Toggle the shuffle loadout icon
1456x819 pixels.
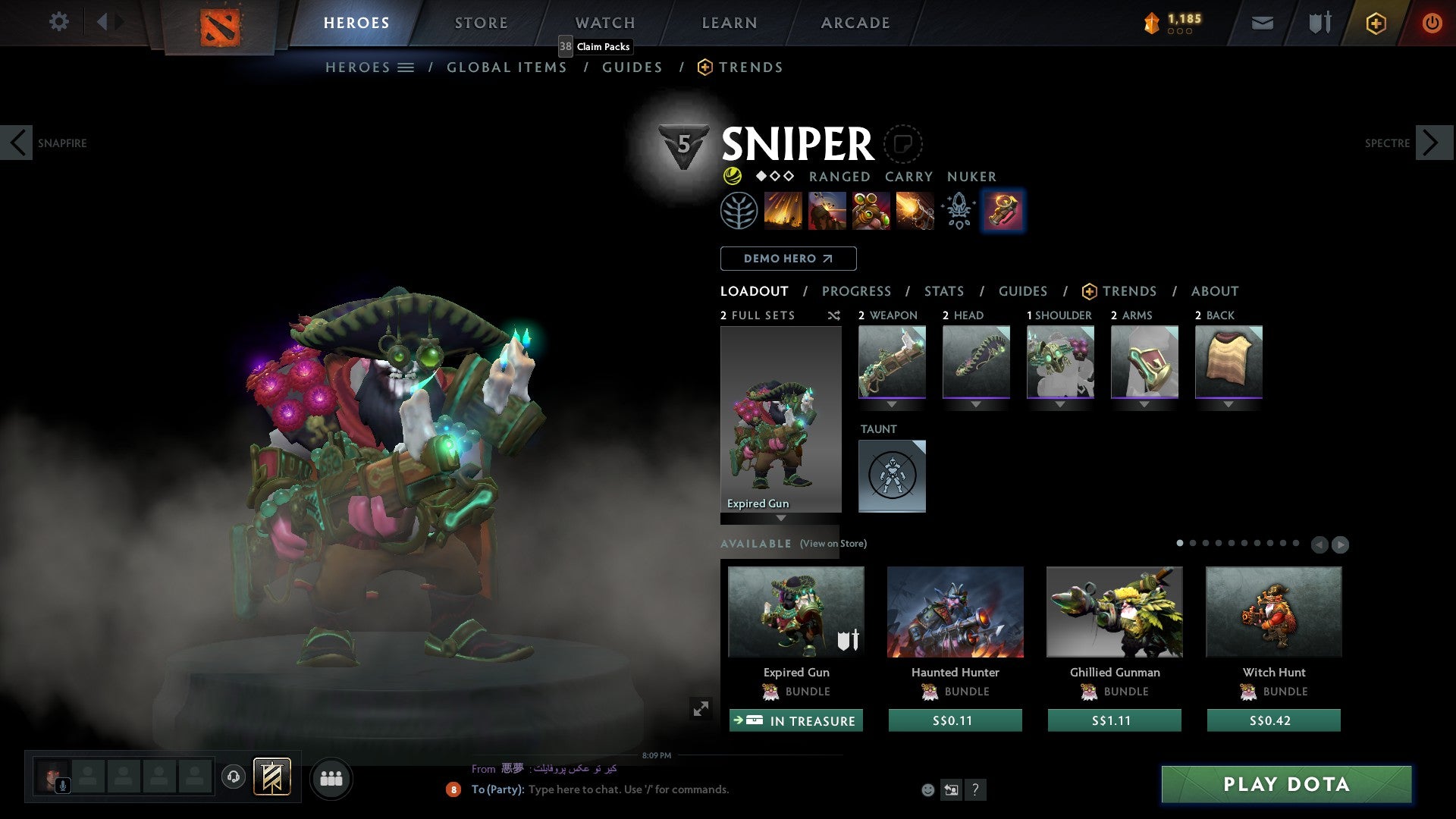click(834, 316)
